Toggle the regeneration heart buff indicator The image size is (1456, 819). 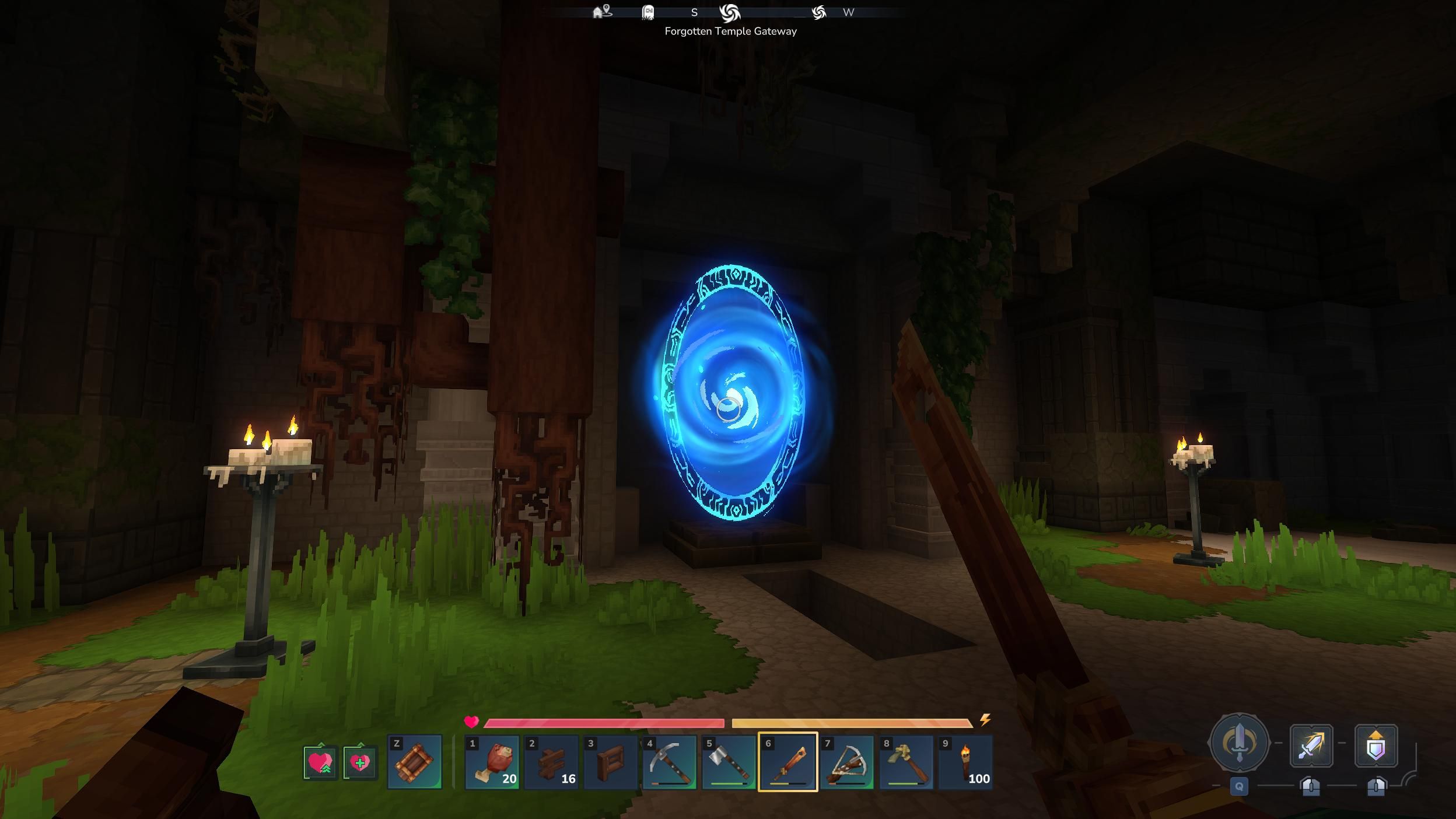(319, 762)
